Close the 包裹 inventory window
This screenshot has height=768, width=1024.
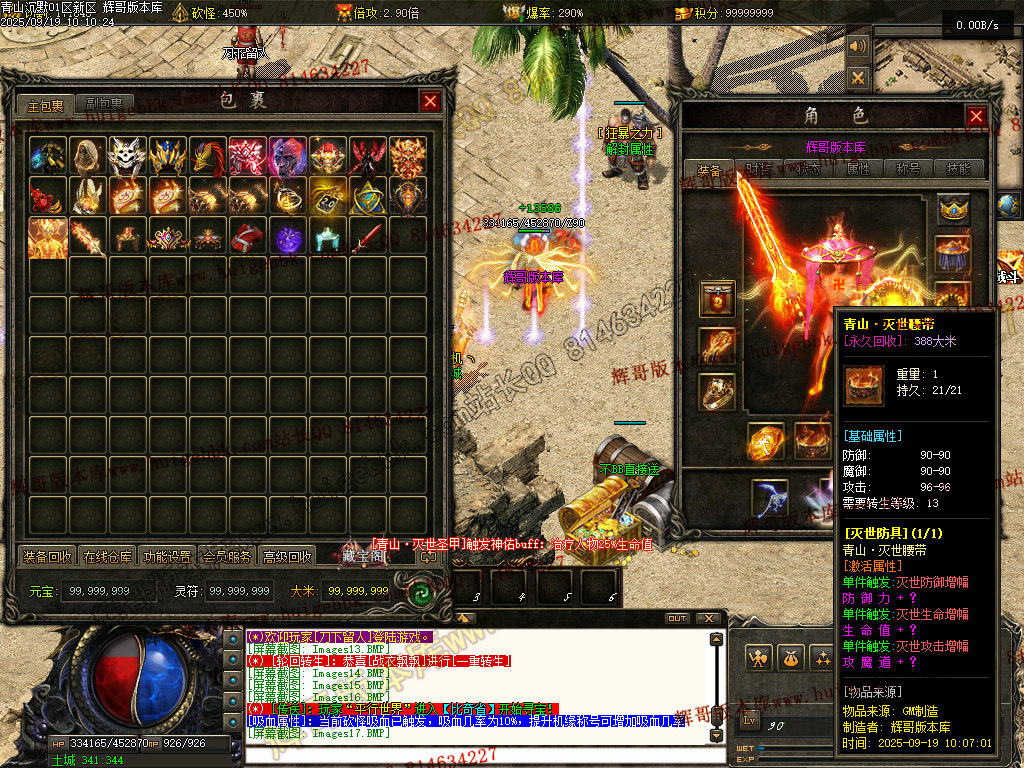pos(430,101)
